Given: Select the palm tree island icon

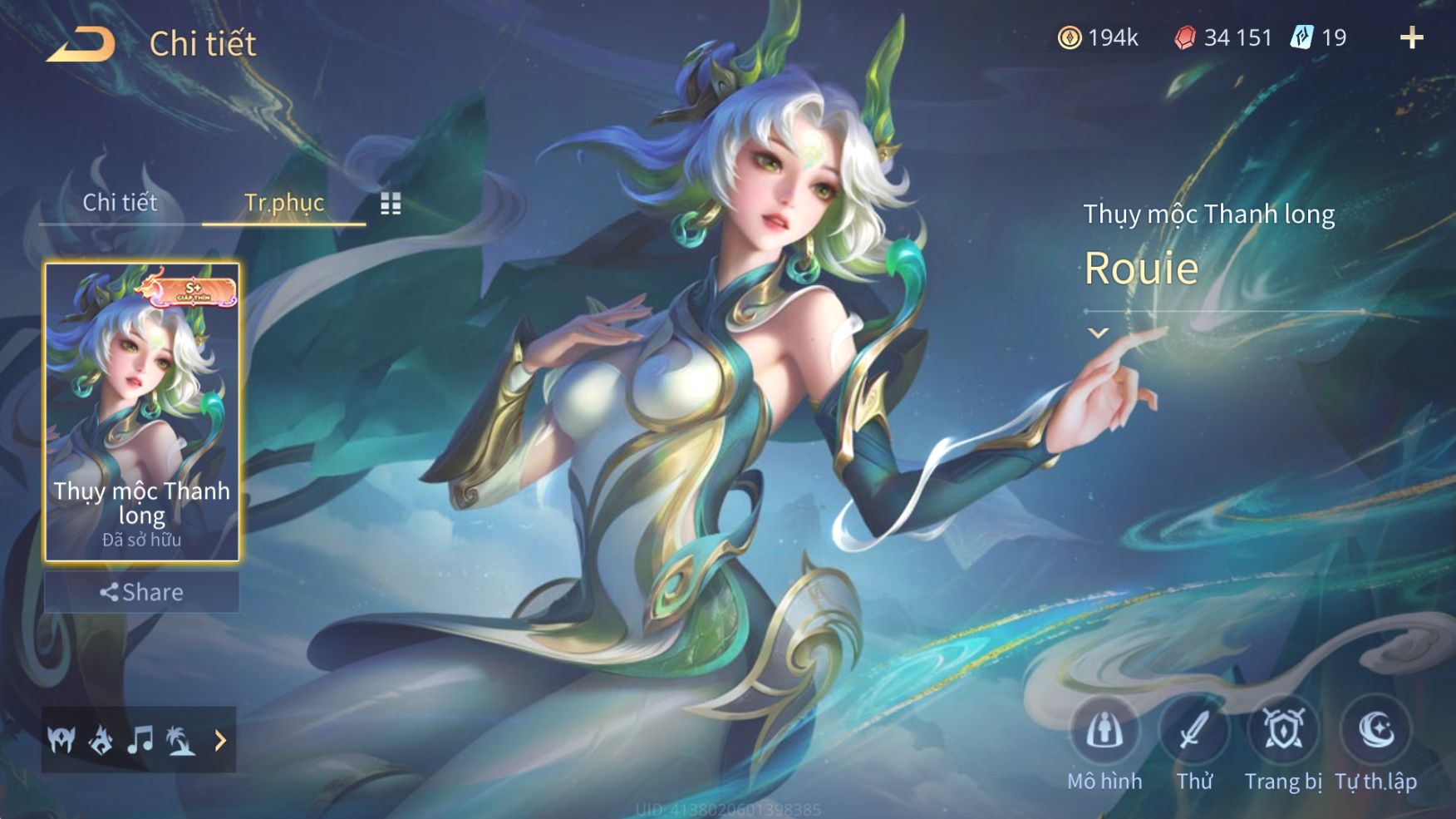Looking at the screenshot, I should [x=180, y=739].
